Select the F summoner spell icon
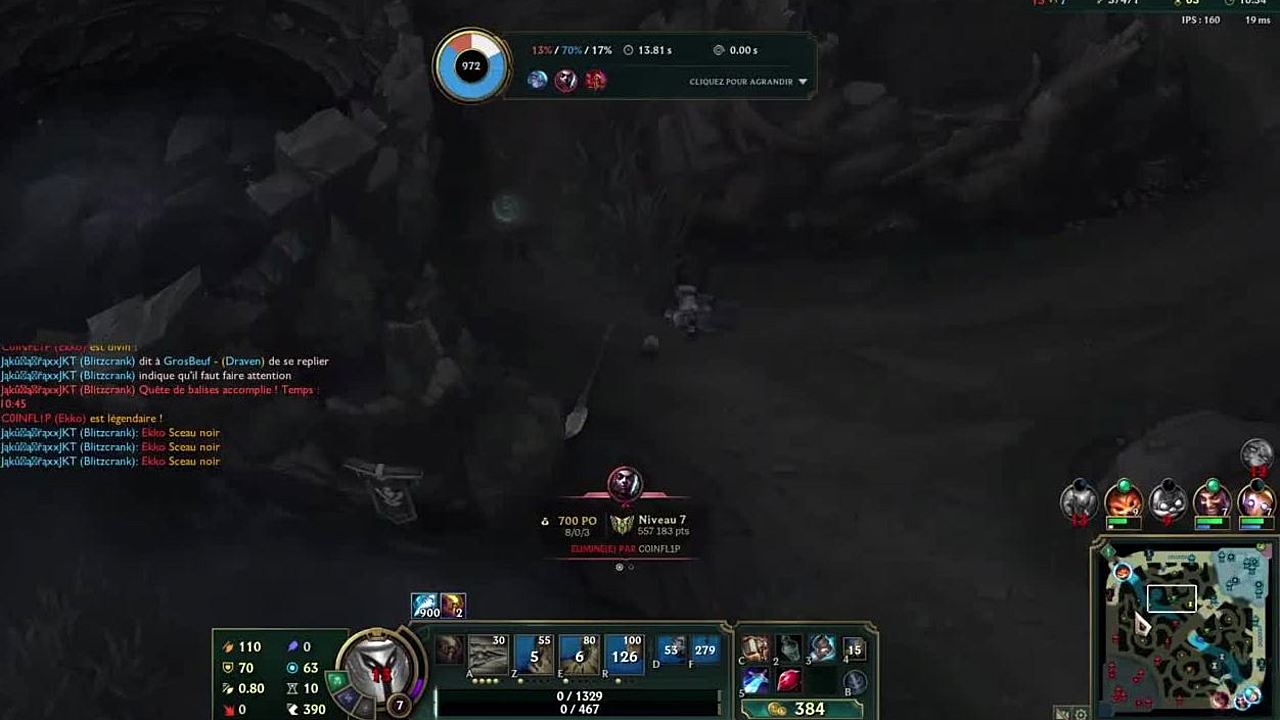The width and height of the screenshot is (1280, 720). [x=705, y=650]
